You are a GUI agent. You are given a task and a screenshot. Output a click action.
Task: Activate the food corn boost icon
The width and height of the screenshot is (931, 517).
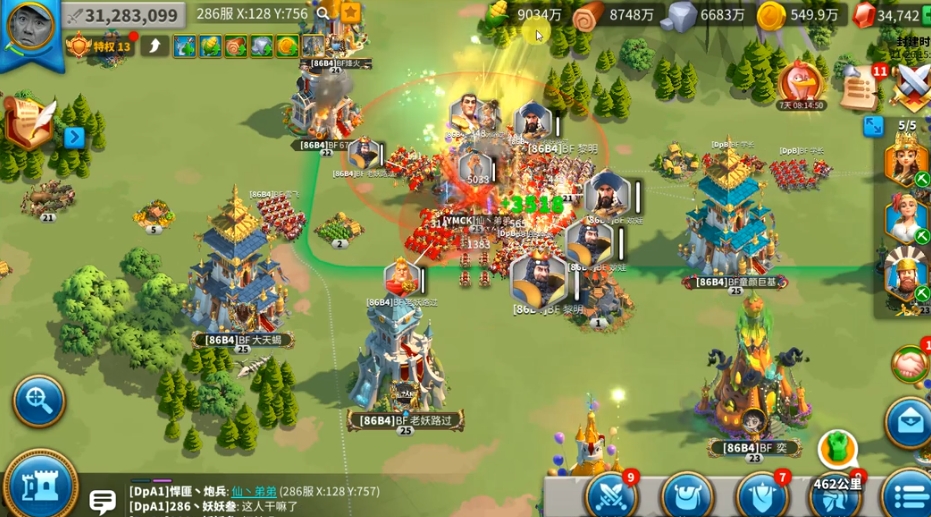210,46
